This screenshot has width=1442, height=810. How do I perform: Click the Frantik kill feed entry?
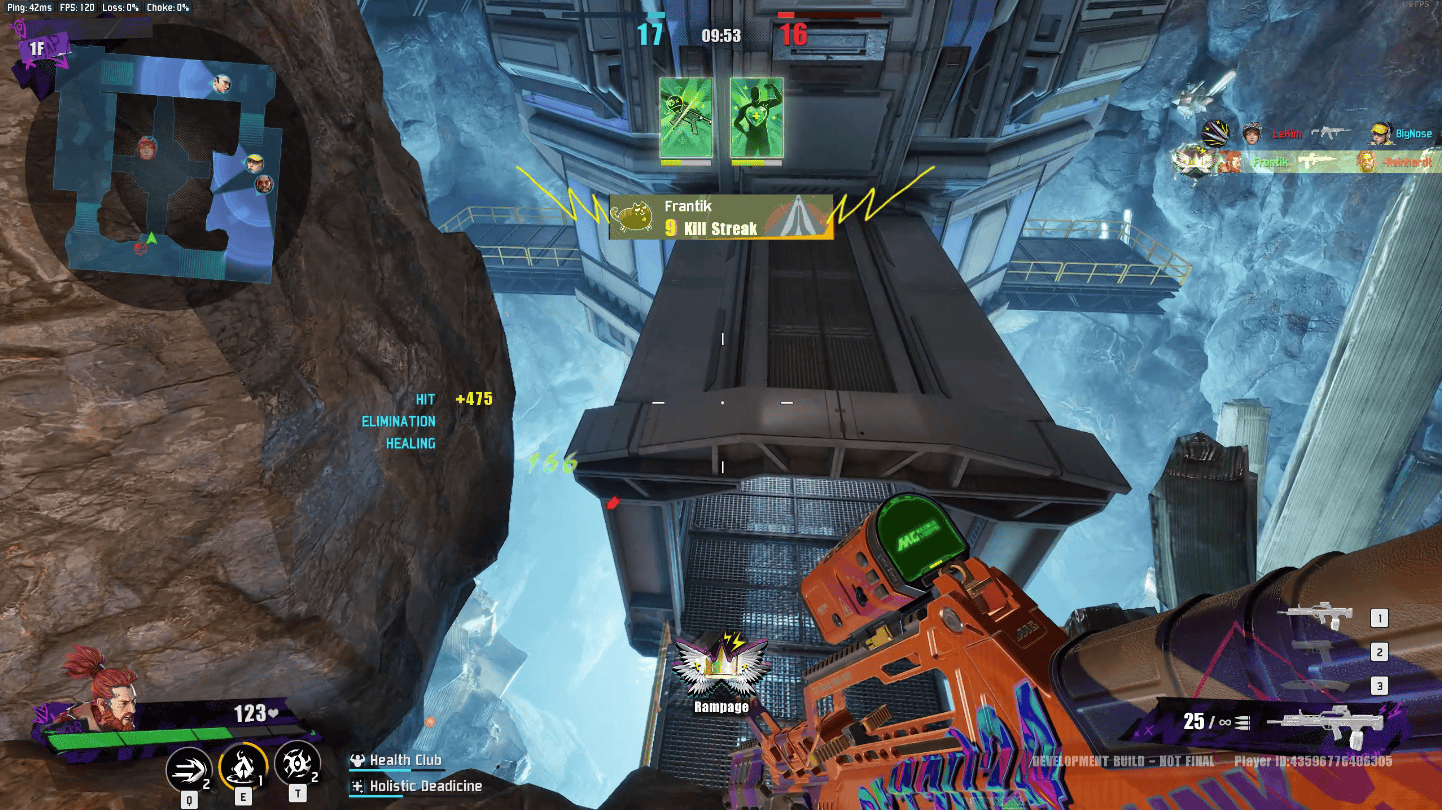click(1270, 161)
